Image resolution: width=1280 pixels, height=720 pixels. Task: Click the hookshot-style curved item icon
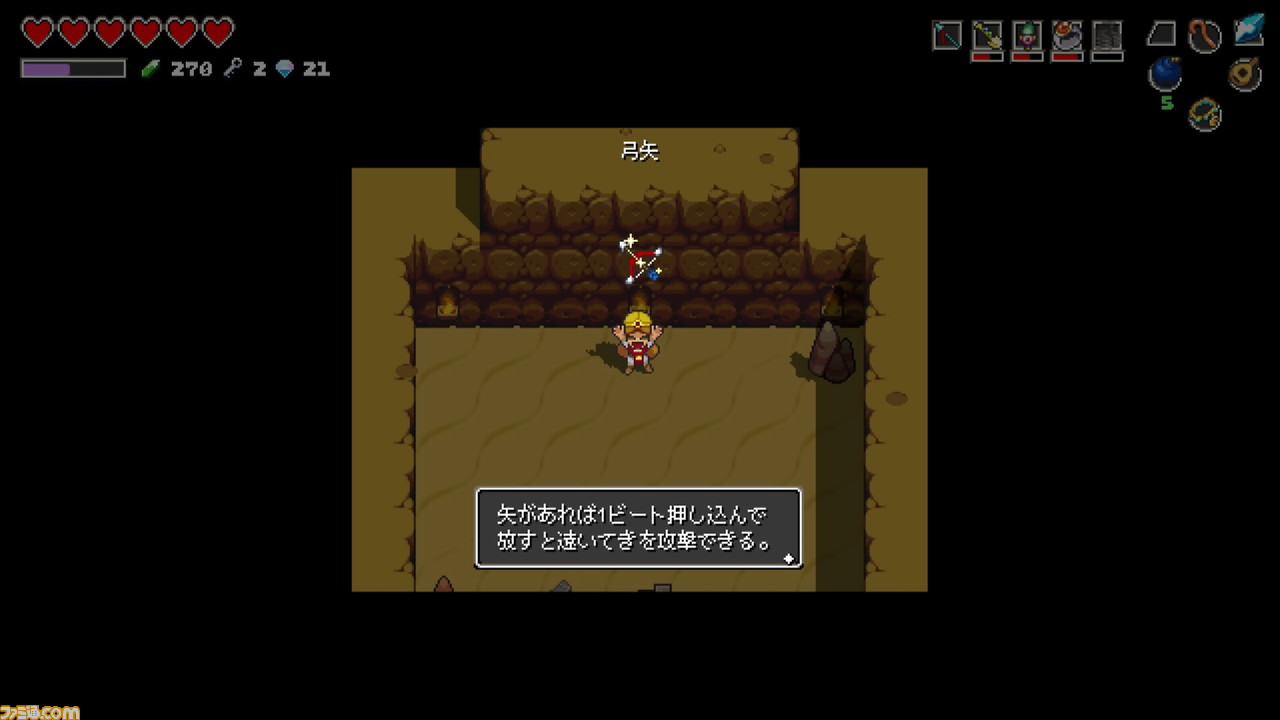1205,34
